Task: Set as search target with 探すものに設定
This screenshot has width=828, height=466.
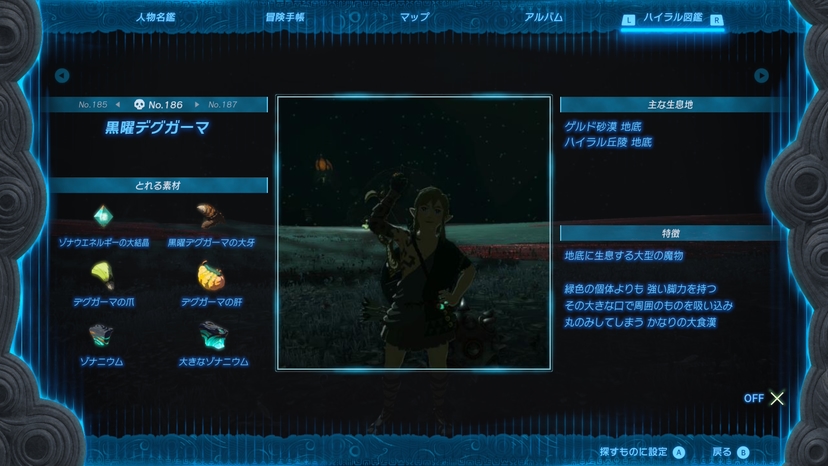Action: click(641, 452)
